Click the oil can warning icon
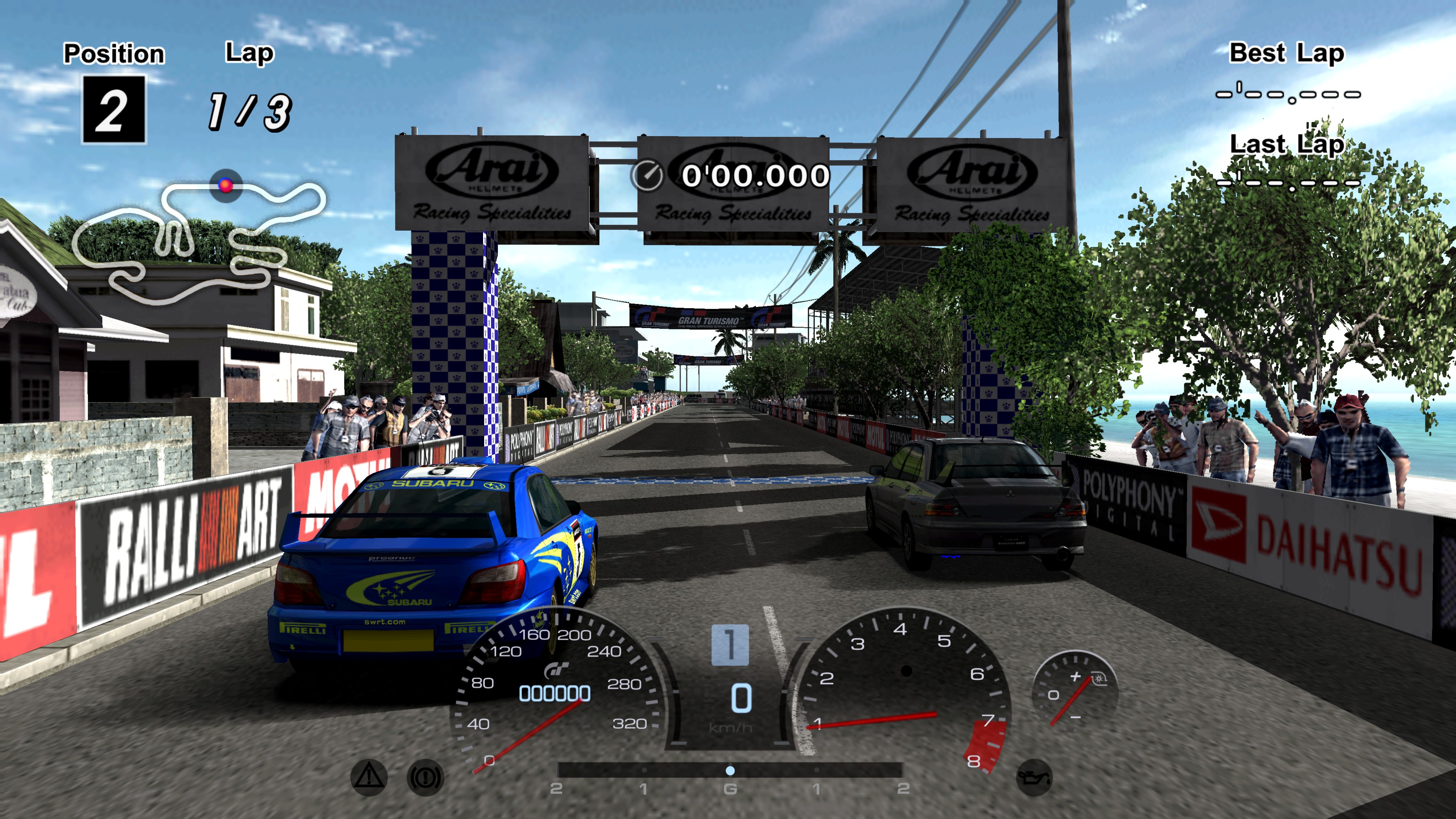Image resolution: width=1456 pixels, height=819 pixels. coord(1034,778)
